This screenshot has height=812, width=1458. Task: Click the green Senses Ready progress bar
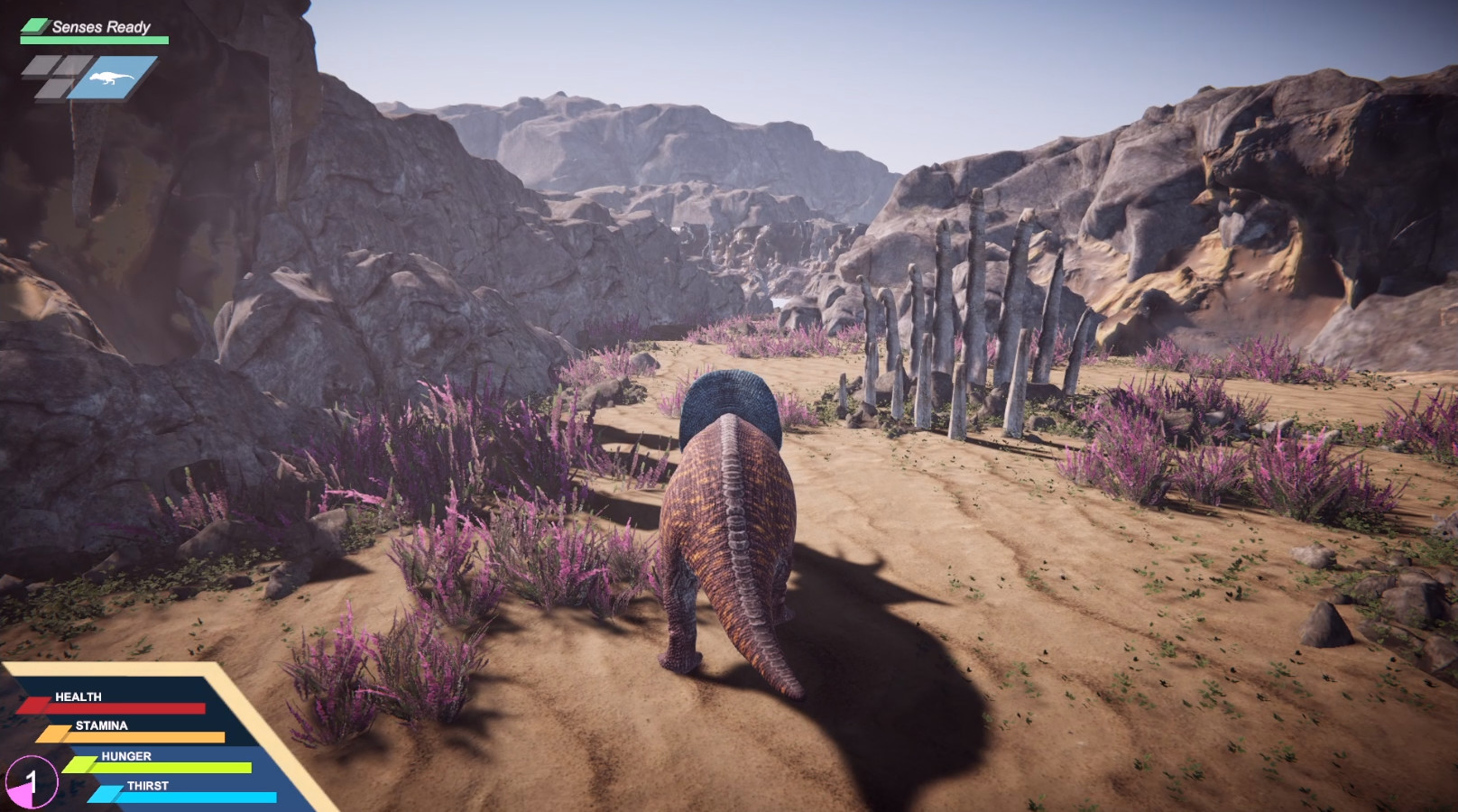click(x=95, y=40)
